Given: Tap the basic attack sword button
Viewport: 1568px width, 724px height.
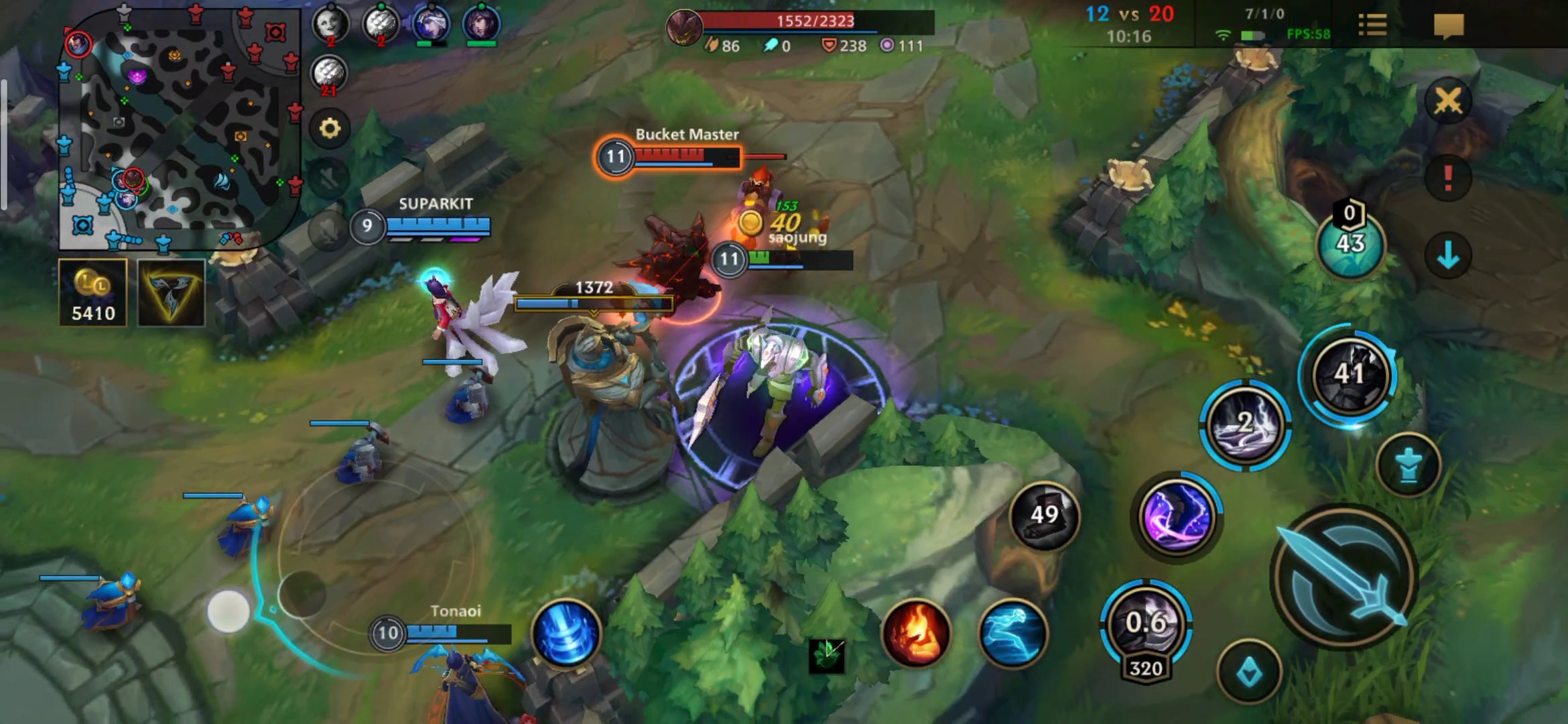Looking at the screenshot, I should point(1345,577).
